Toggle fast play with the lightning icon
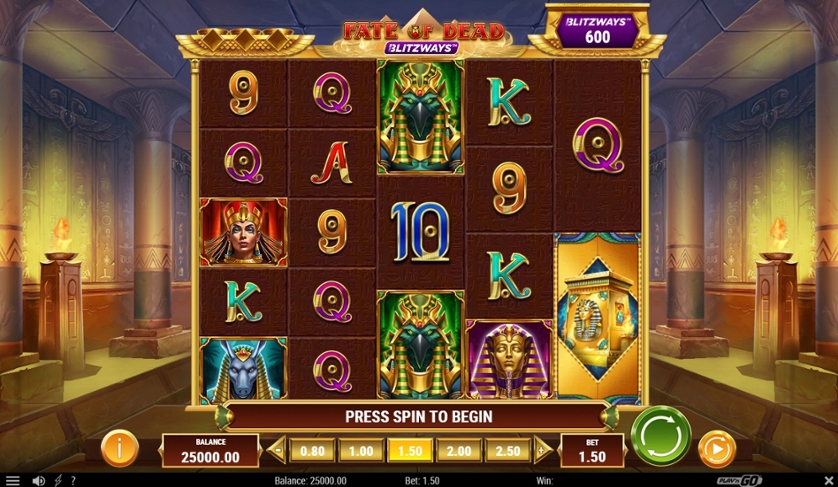The height and width of the screenshot is (487, 838). [57, 480]
